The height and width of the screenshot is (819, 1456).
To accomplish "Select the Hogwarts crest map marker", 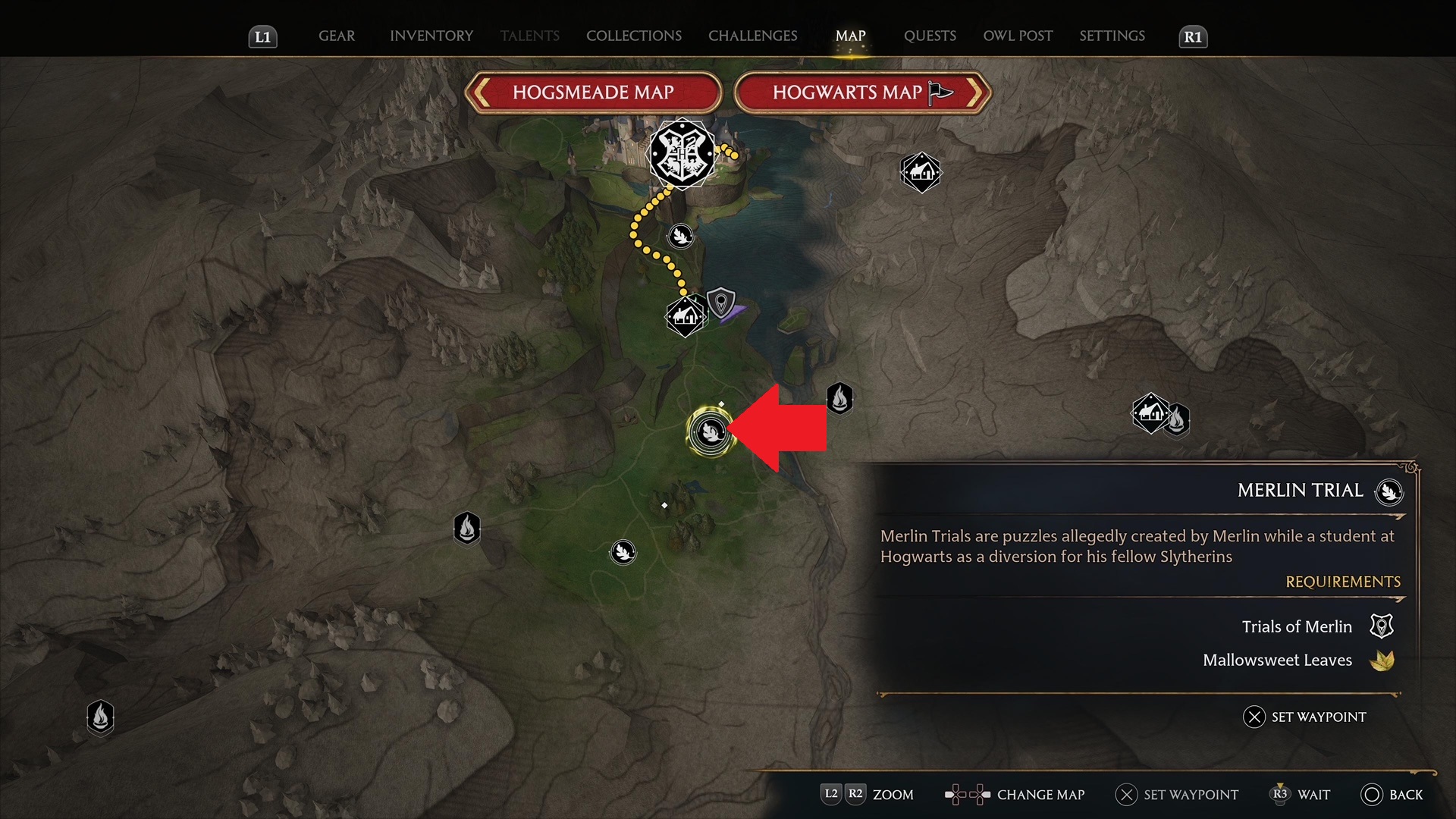I will click(682, 153).
